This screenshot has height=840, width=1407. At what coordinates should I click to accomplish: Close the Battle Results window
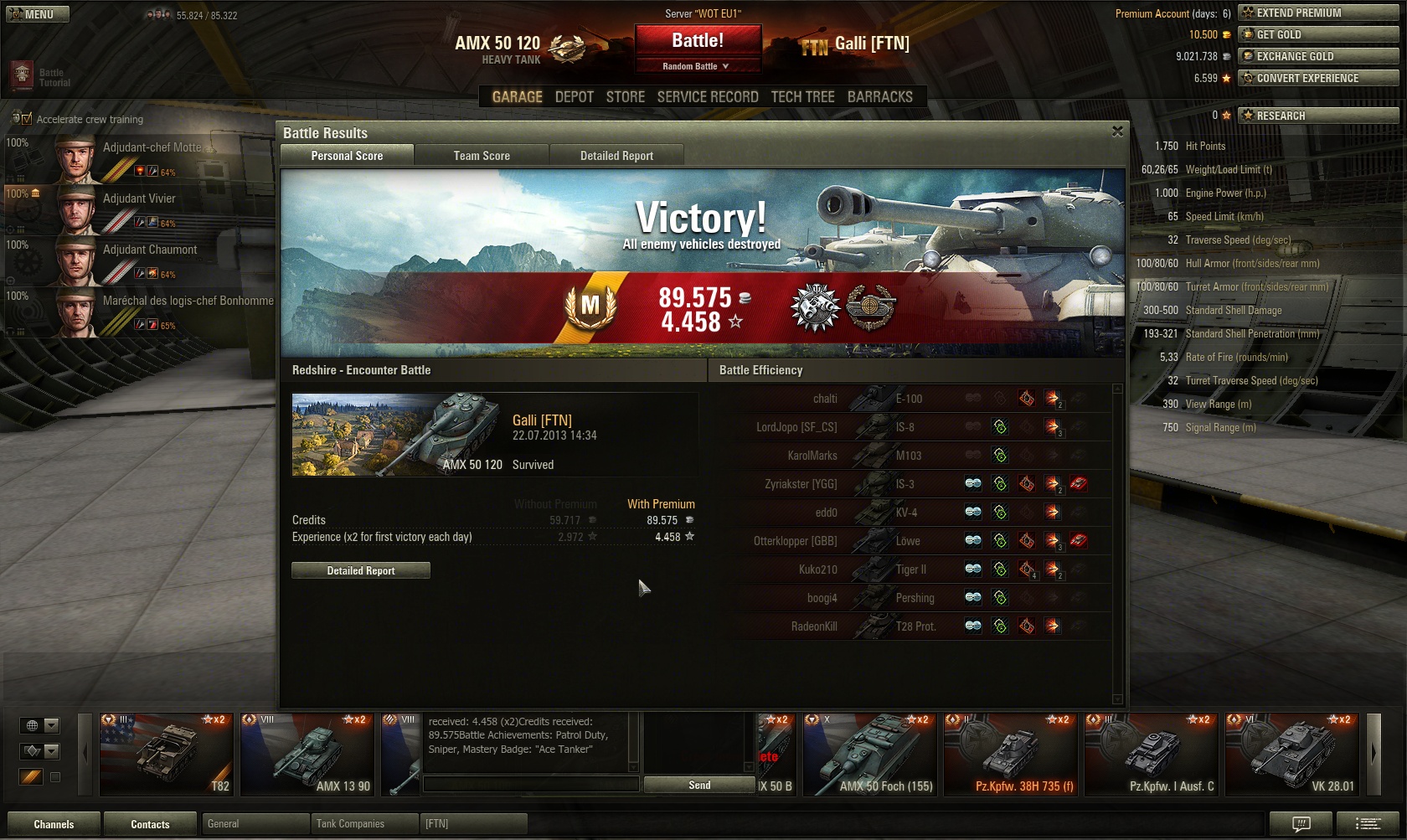pyautogui.click(x=1117, y=131)
